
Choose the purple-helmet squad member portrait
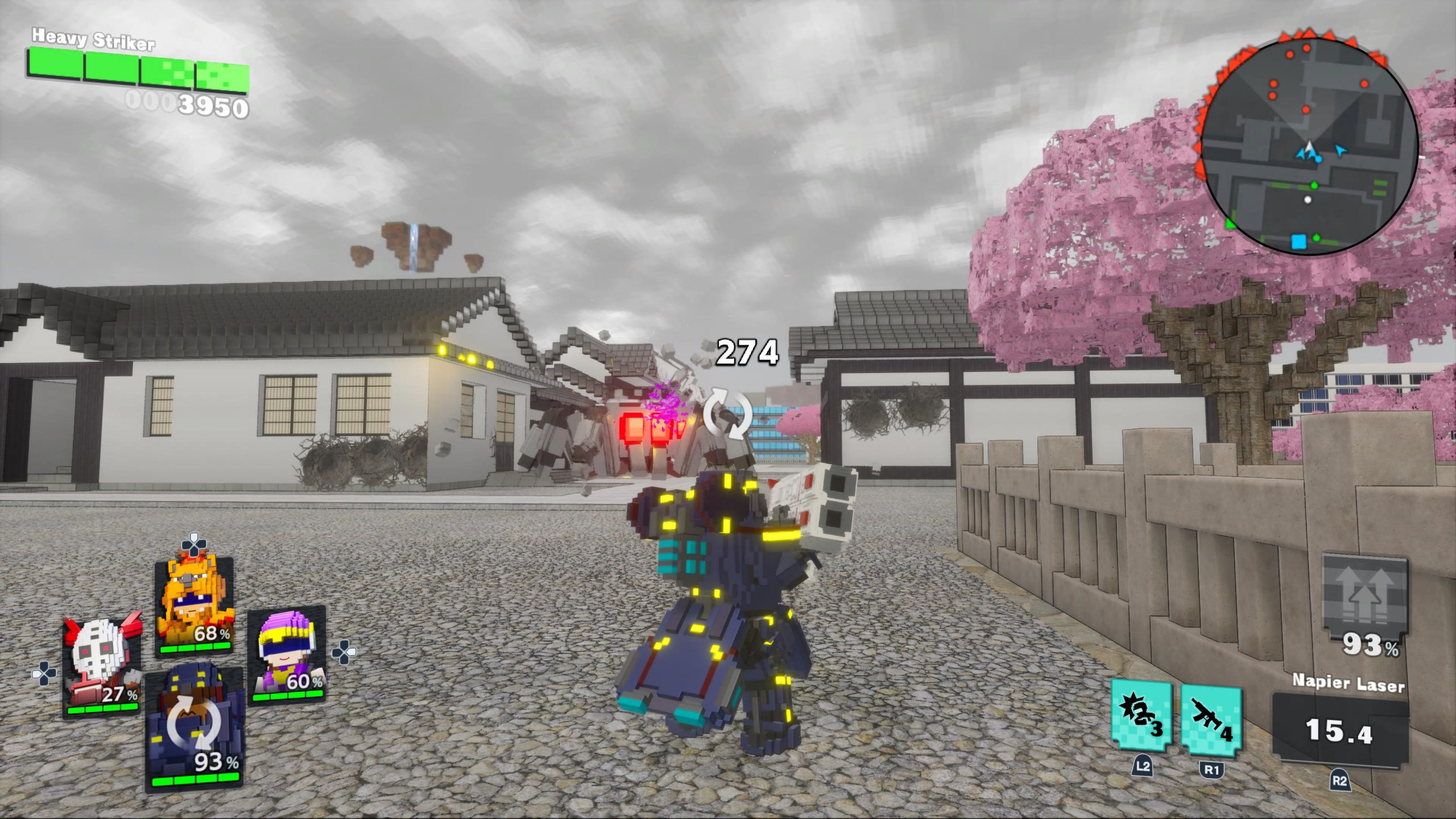pyautogui.click(x=287, y=654)
